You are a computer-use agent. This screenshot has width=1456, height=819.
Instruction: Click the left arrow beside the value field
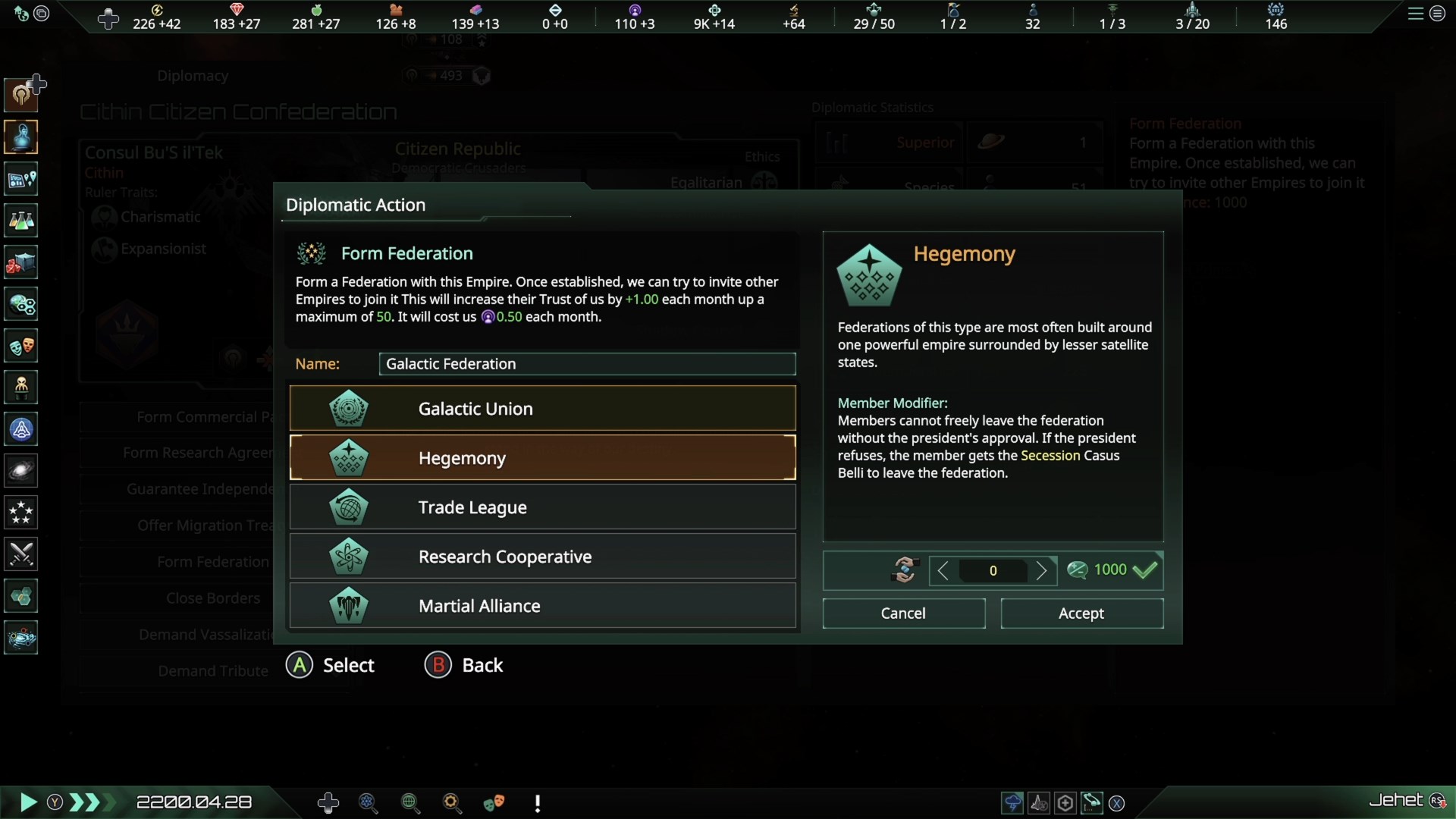tap(943, 570)
